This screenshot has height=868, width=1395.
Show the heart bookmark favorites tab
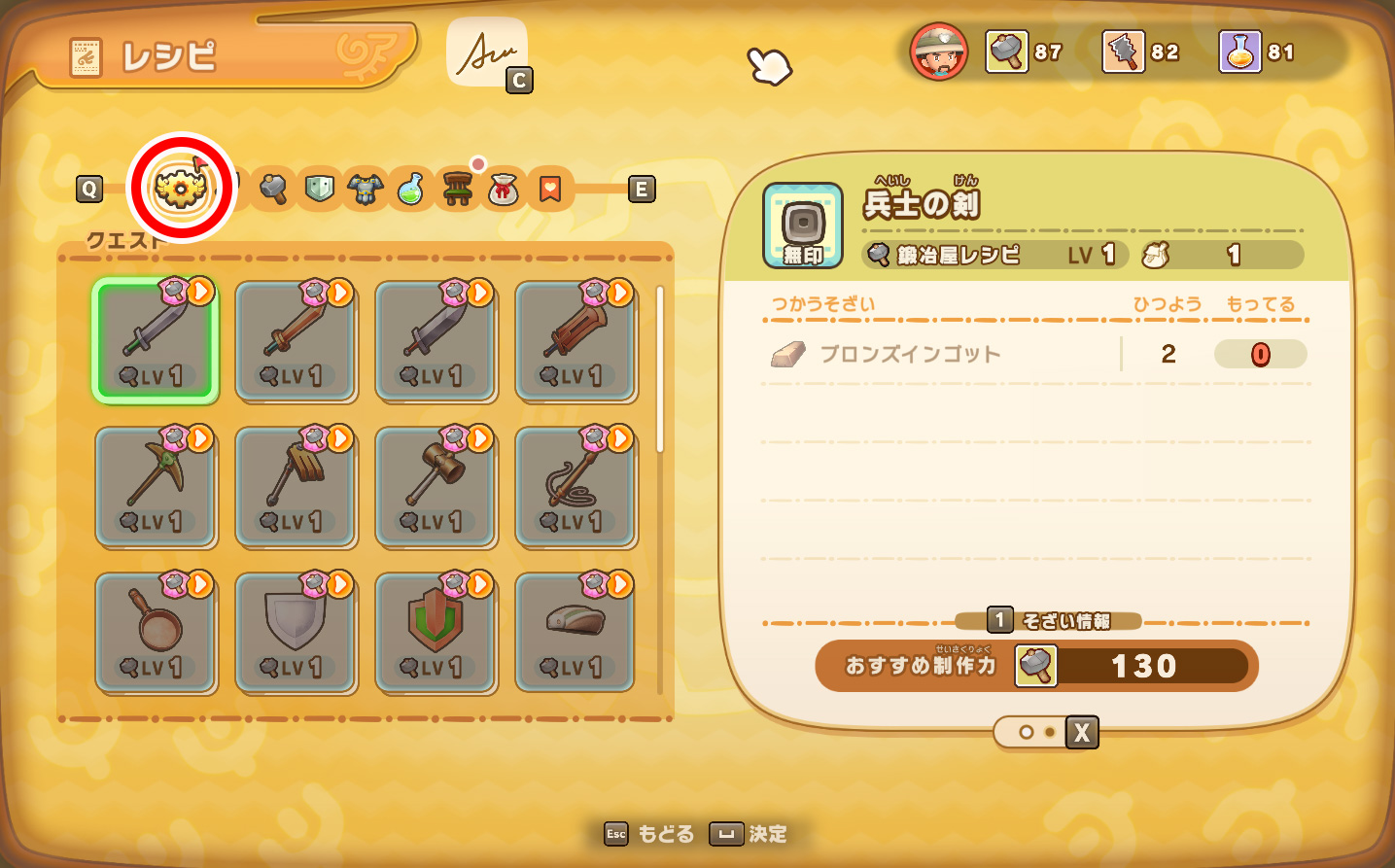[x=549, y=189]
